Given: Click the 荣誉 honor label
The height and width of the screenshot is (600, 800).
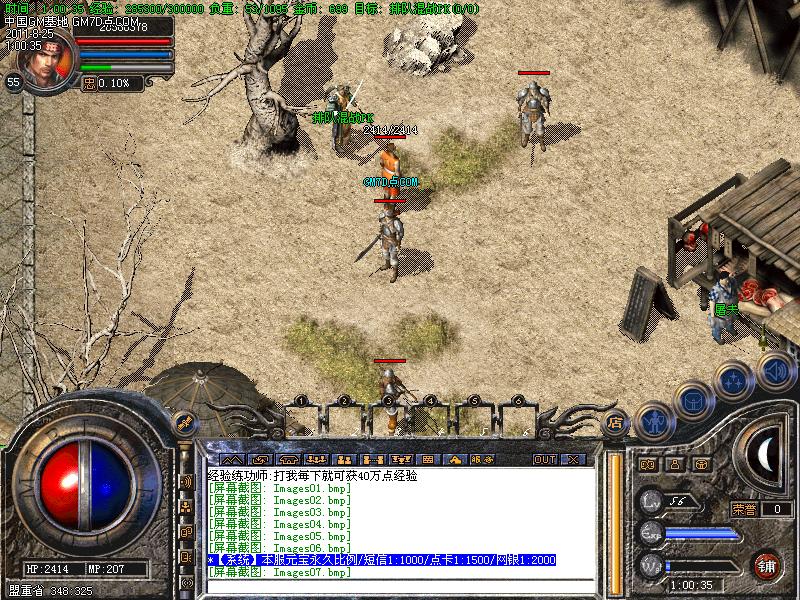Looking at the screenshot, I should pos(744,509).
